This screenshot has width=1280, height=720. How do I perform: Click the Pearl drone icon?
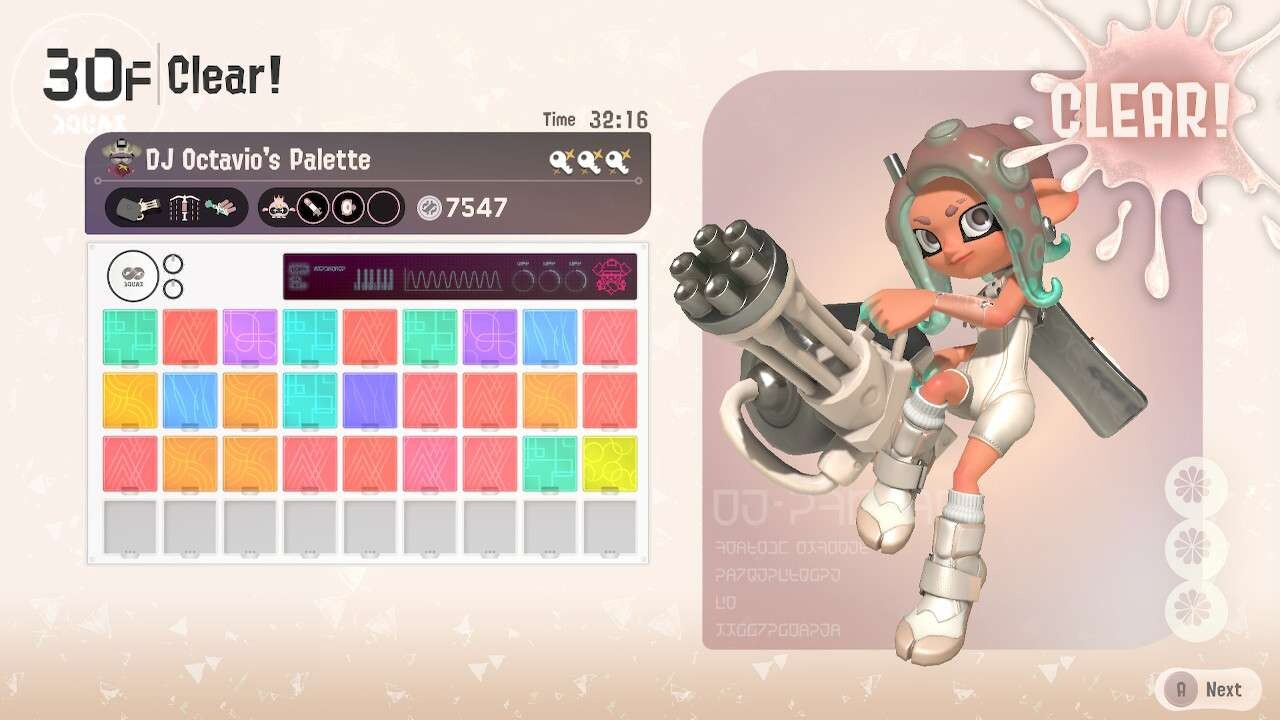point(276,207)
